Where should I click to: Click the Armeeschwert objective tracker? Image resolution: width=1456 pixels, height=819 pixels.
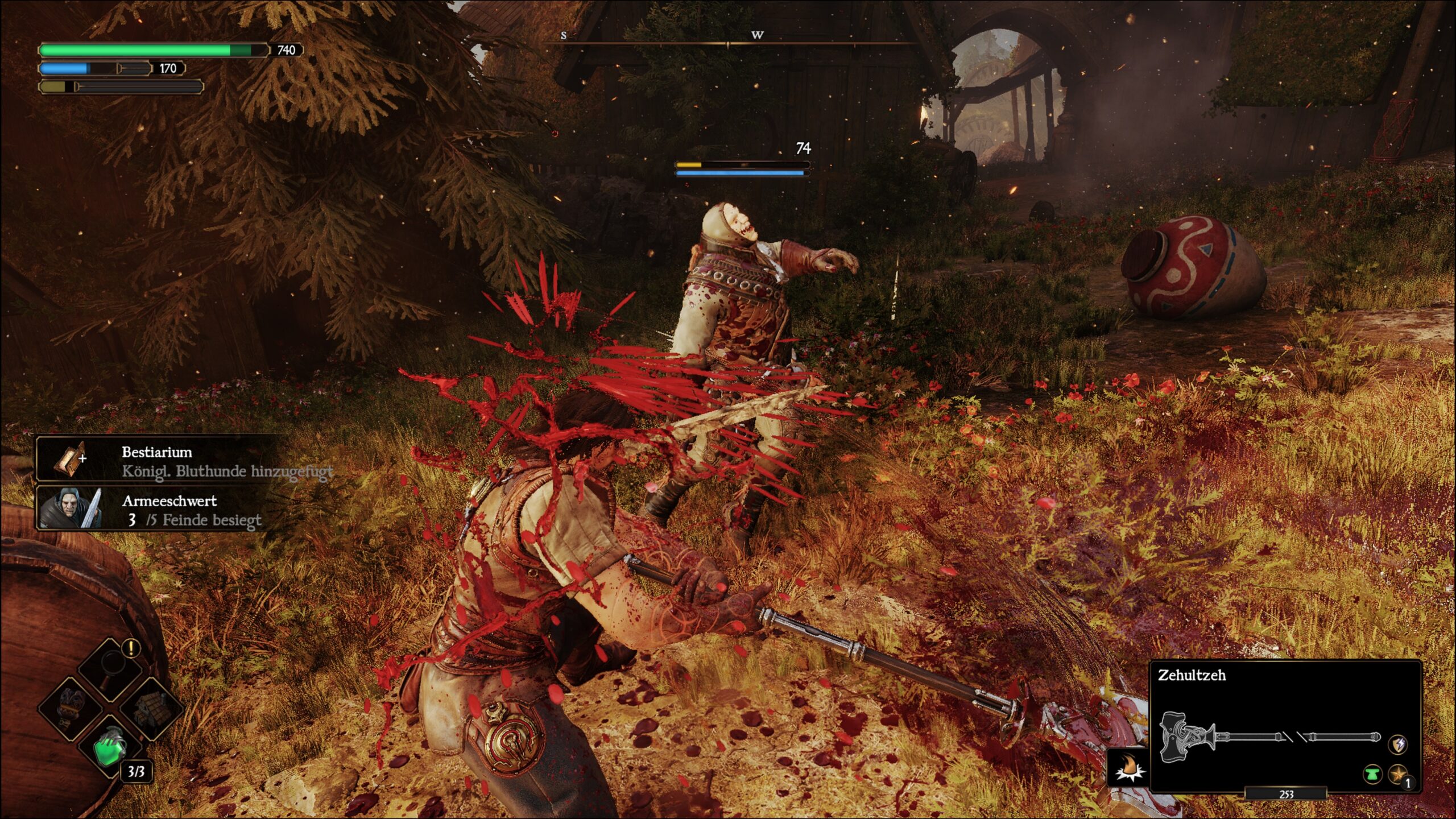coord(165,510)
